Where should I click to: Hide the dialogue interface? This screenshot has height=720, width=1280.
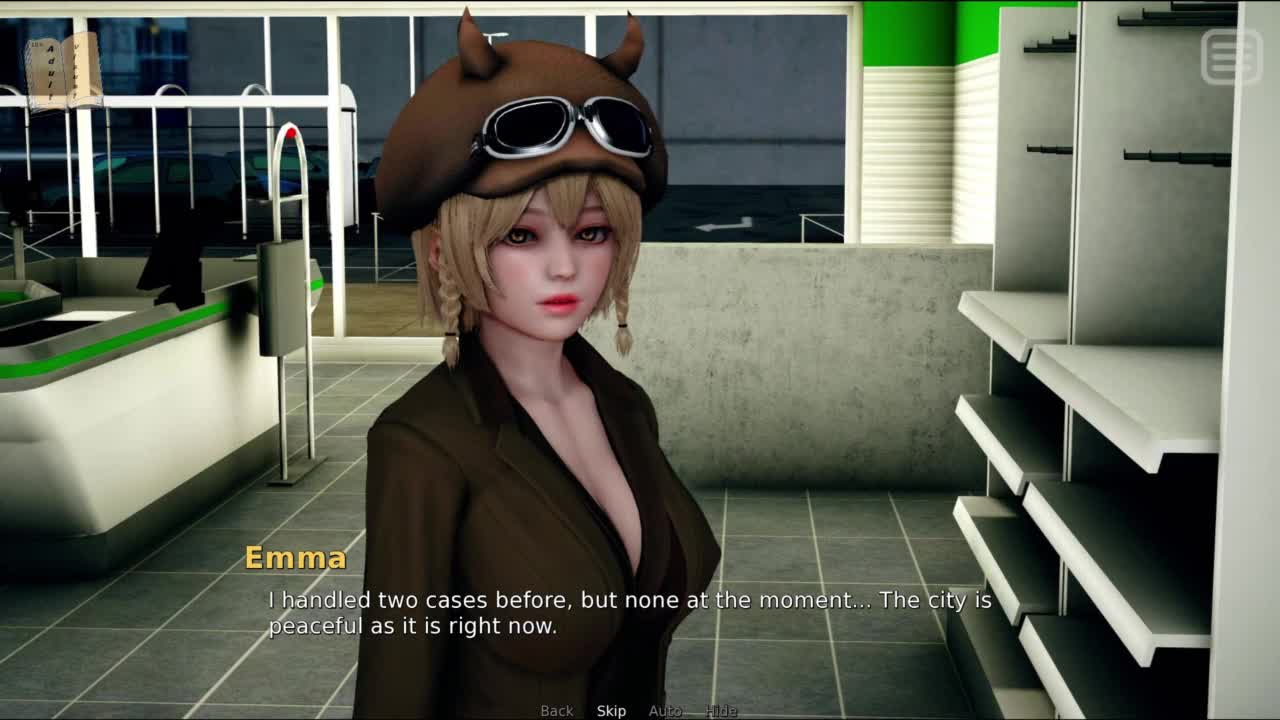(721, 711)
